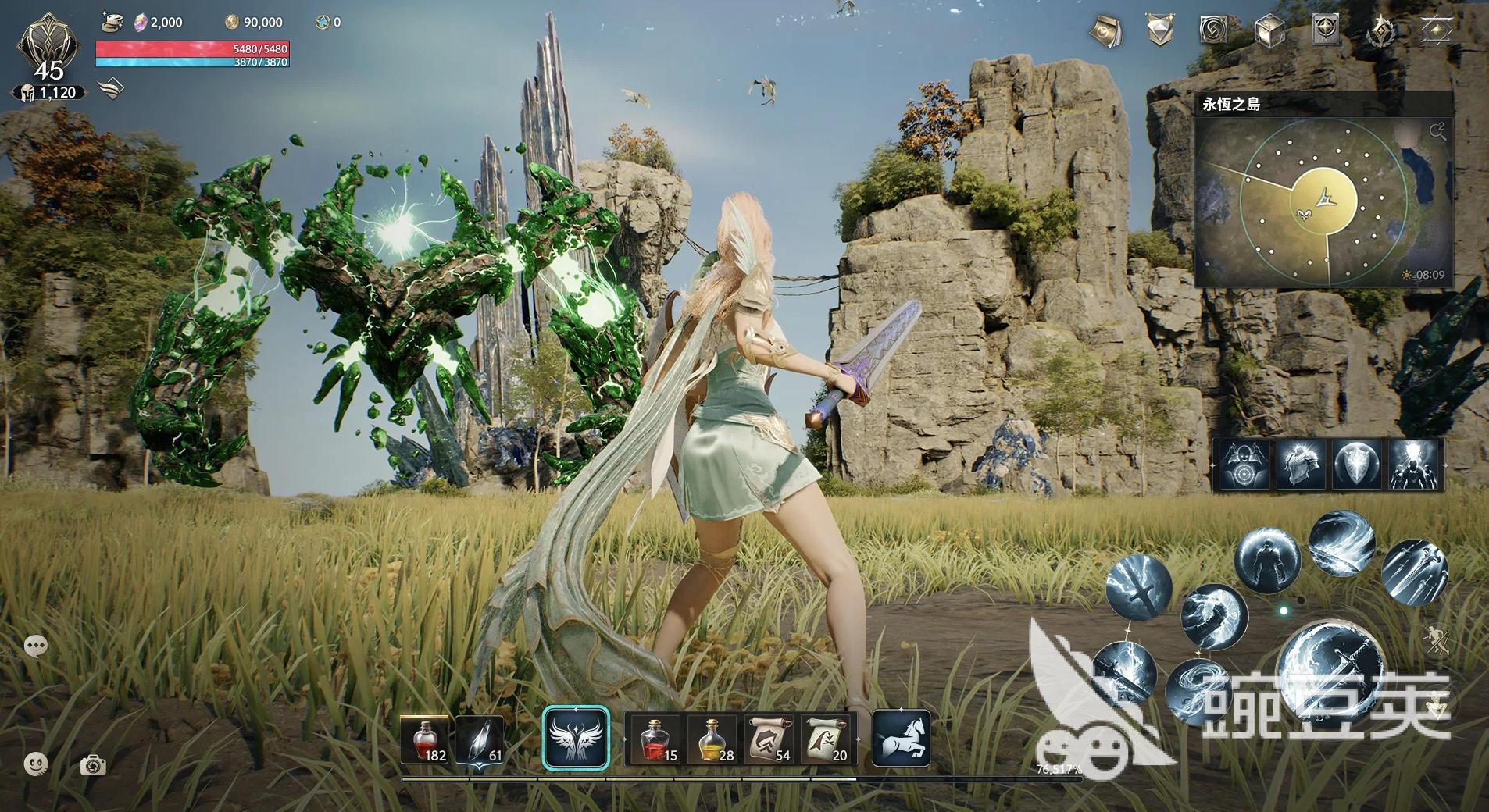Click the minimap magnifier zoom button
This screenshot has width=1489, height=812.
click(x=1437, y=131)
